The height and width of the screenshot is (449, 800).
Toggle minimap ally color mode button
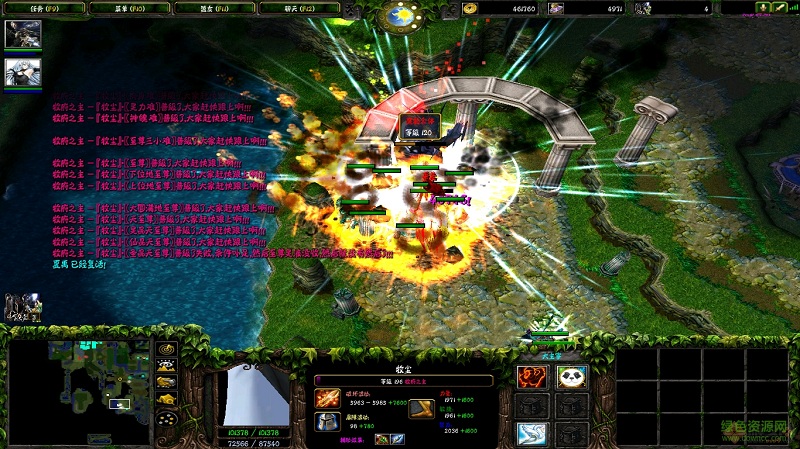165,382
